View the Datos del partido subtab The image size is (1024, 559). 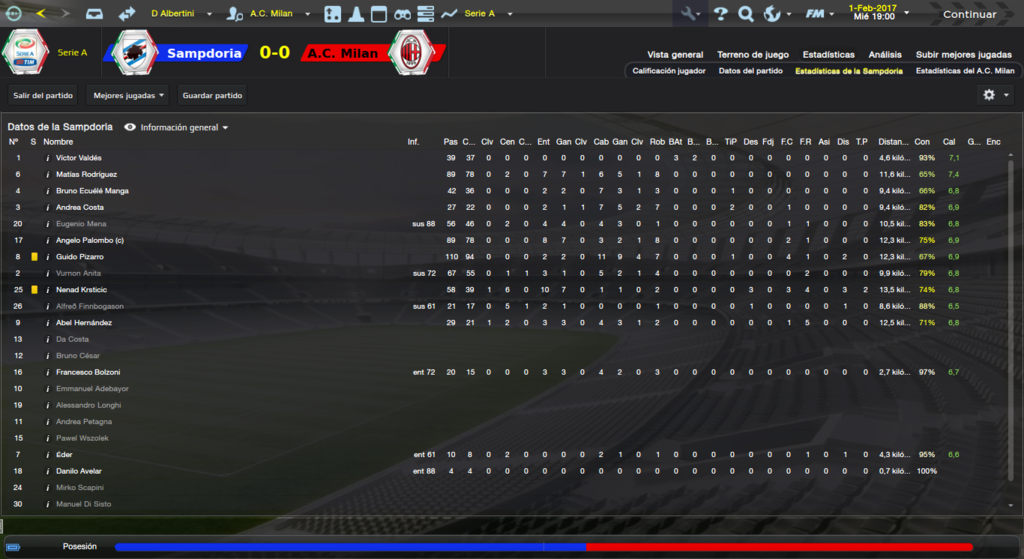[750, 71]
